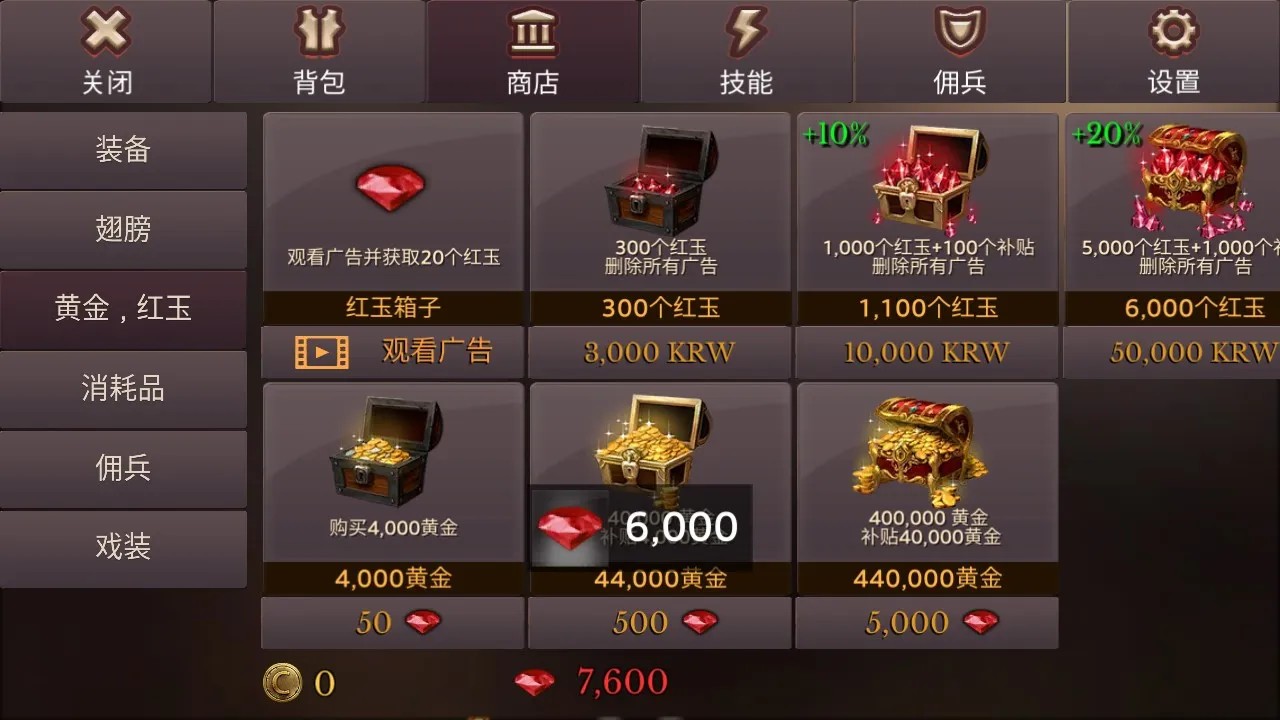Switch to the 装备 (equipment) category

122,149
